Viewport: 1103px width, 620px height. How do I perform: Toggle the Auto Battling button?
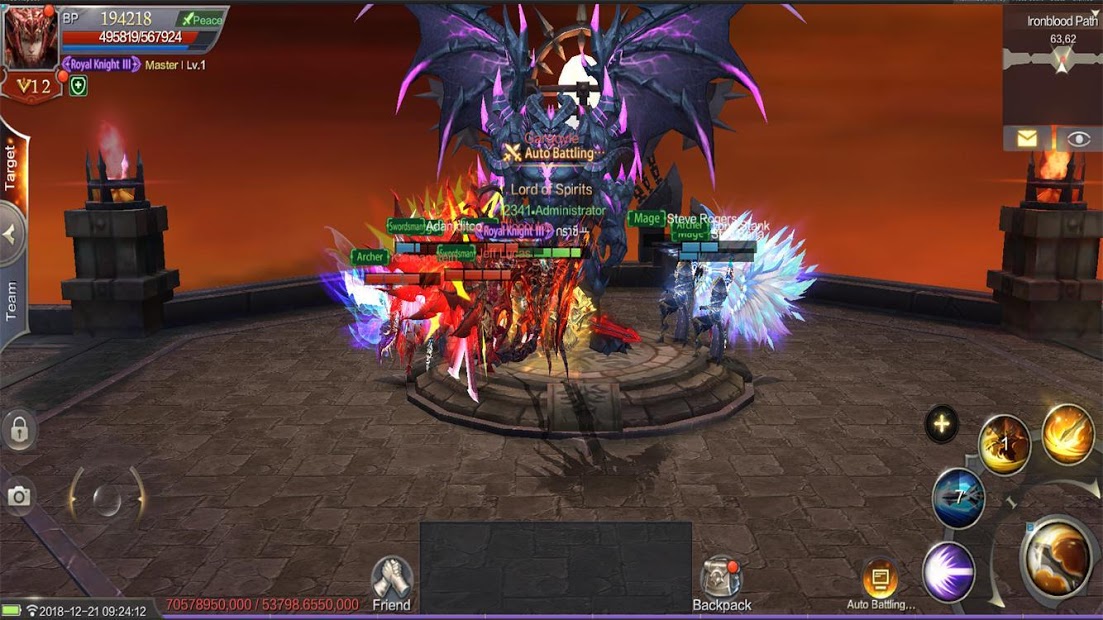[x=880, y=582]
